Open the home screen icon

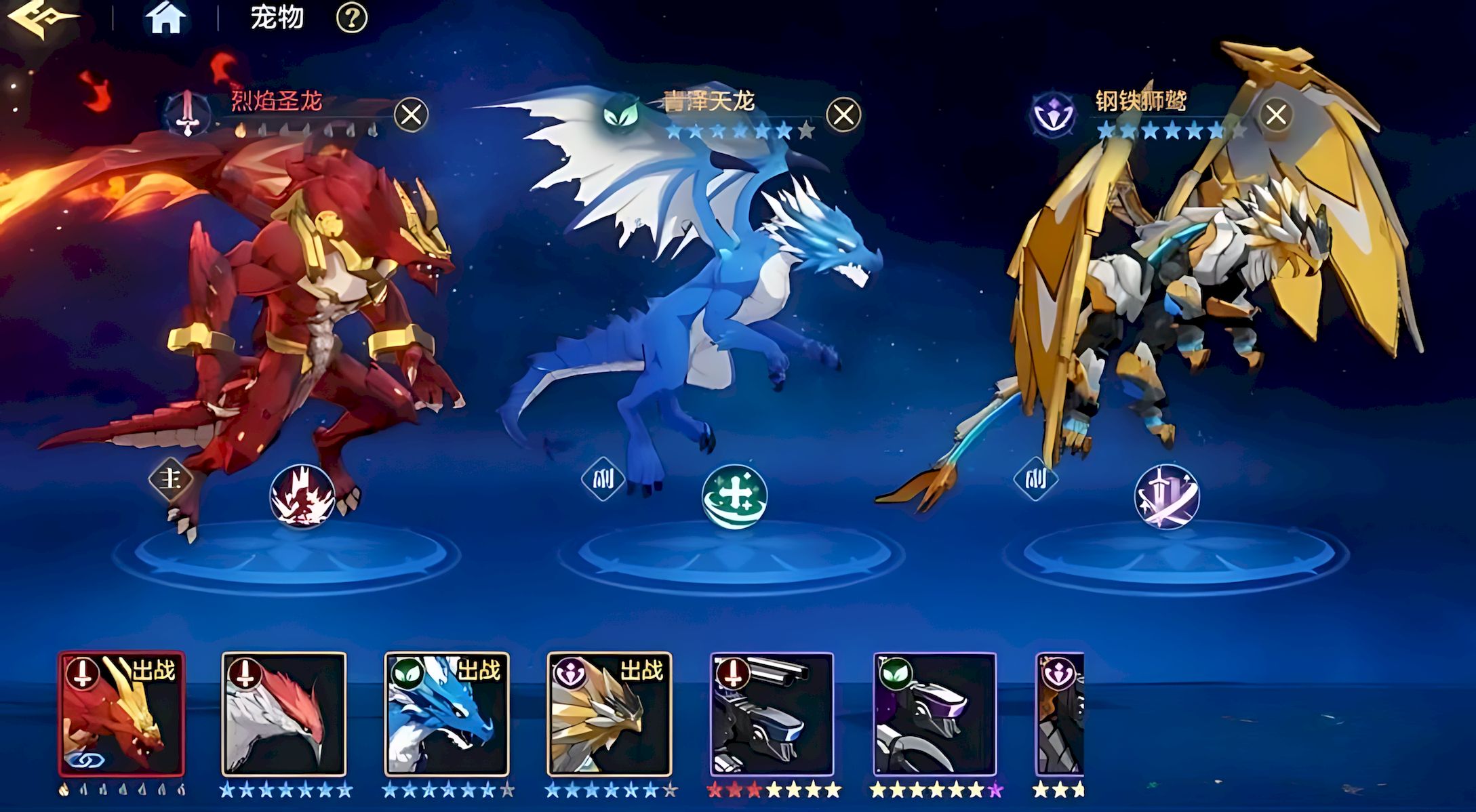(165, 18)
